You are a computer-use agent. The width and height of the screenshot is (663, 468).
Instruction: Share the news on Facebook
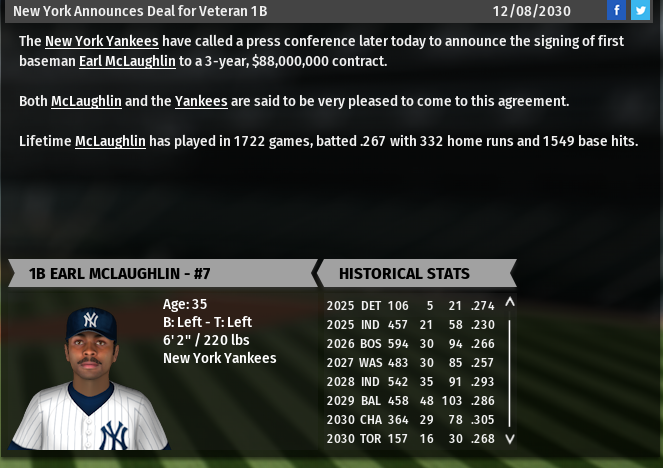617,11
